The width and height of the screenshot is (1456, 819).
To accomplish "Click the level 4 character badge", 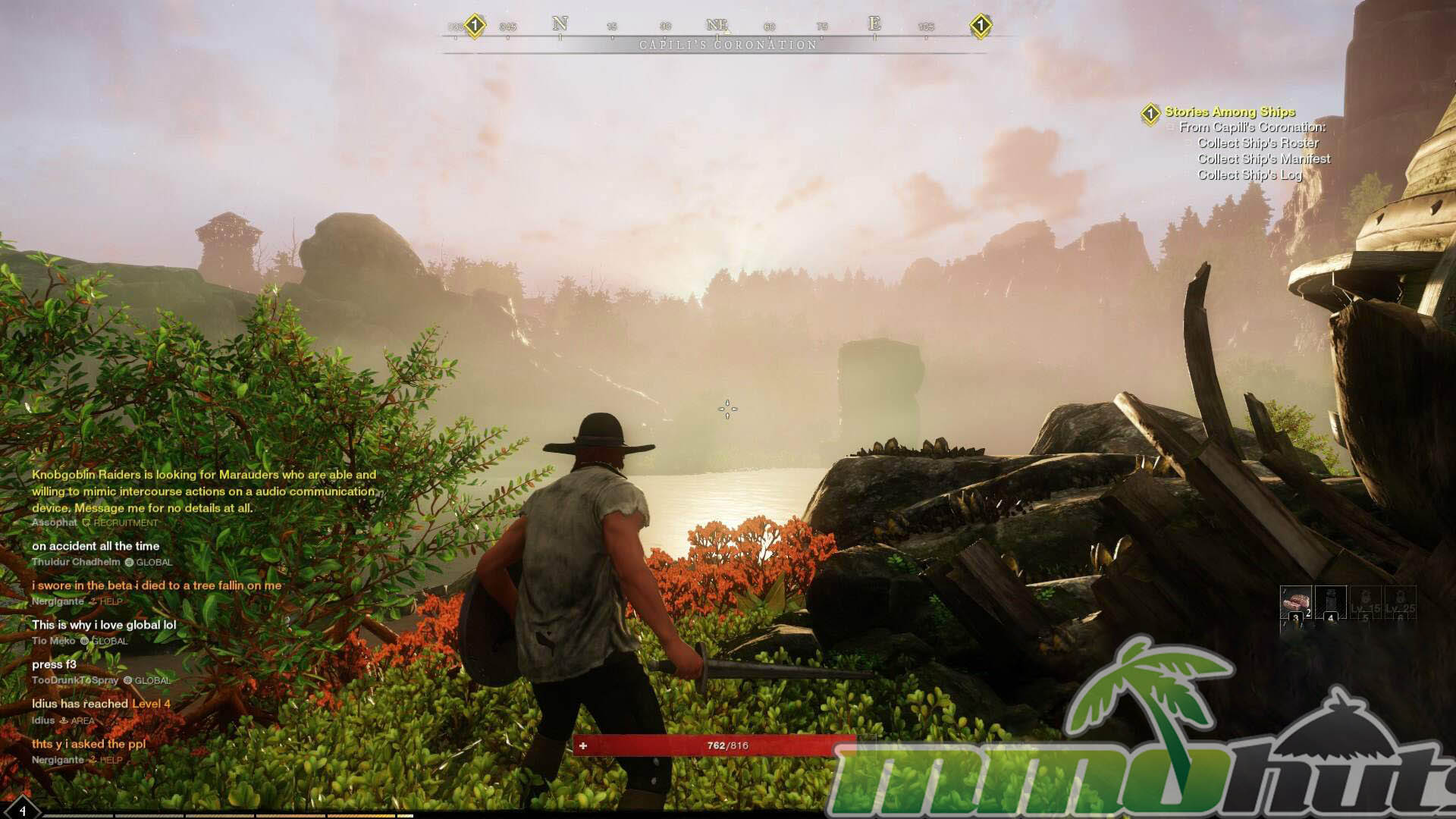I will (21, 809).
